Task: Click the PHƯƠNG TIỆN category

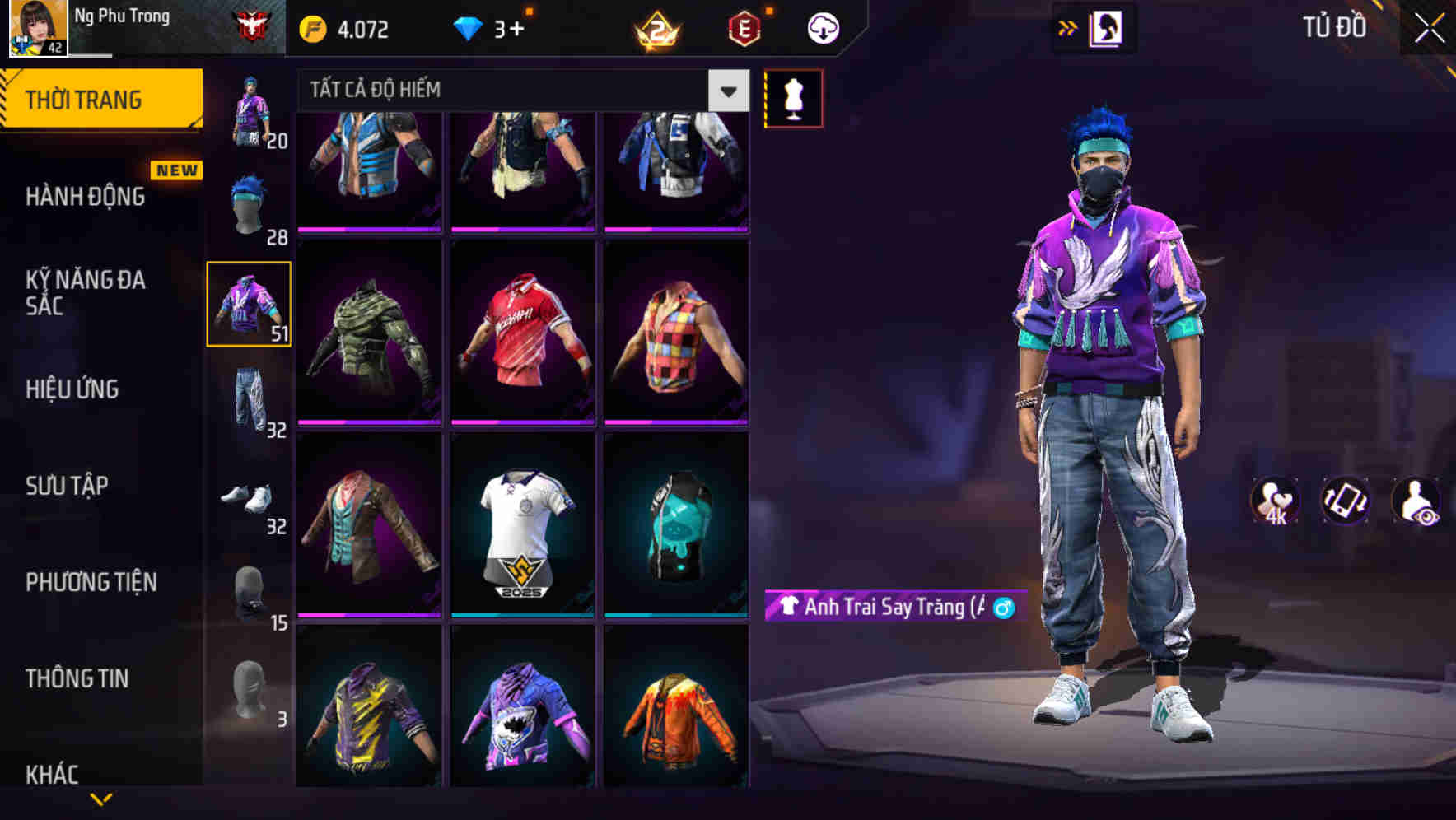Action: 89,581
